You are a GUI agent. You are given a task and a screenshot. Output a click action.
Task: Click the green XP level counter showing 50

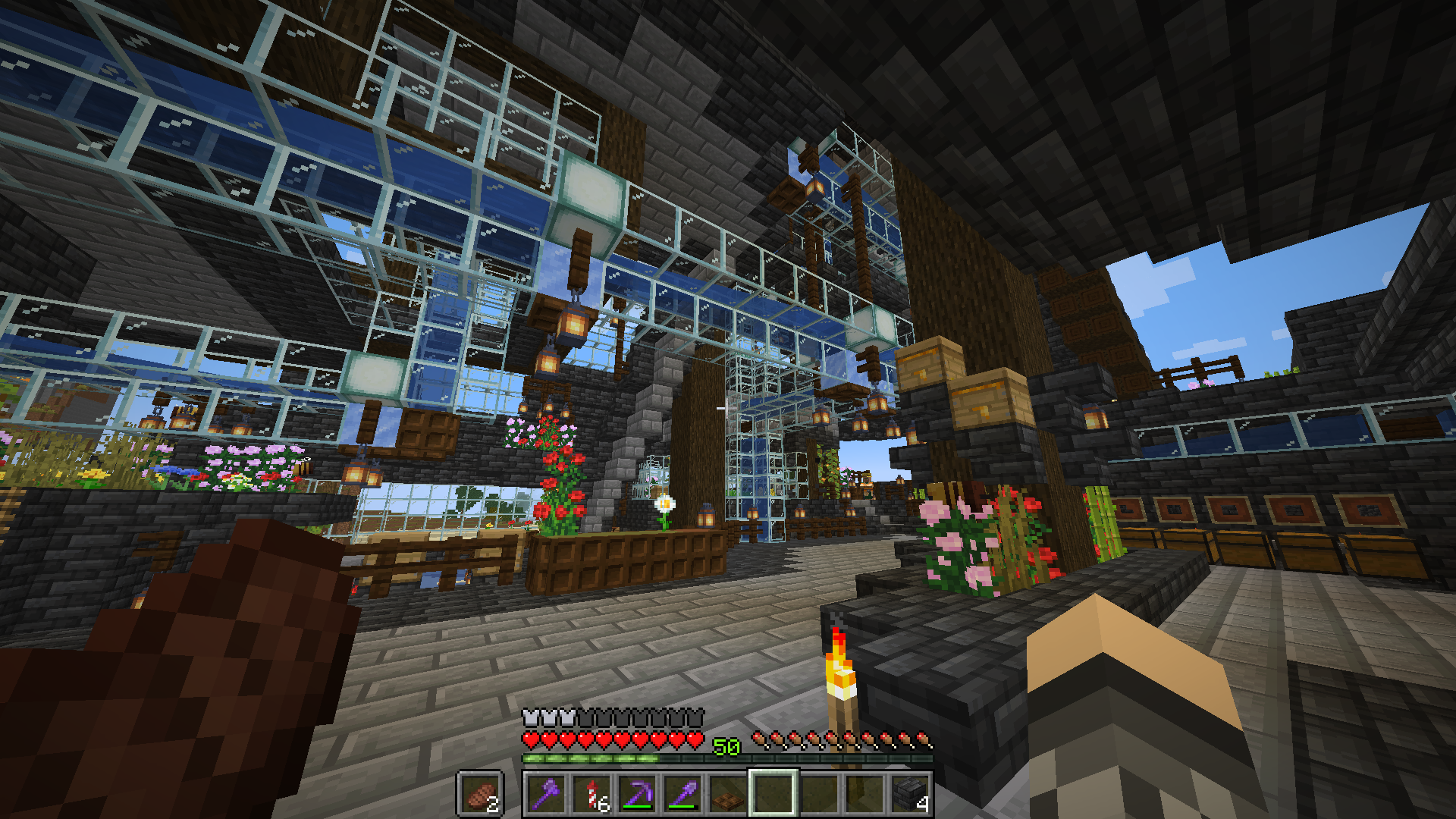click(726, 745)
